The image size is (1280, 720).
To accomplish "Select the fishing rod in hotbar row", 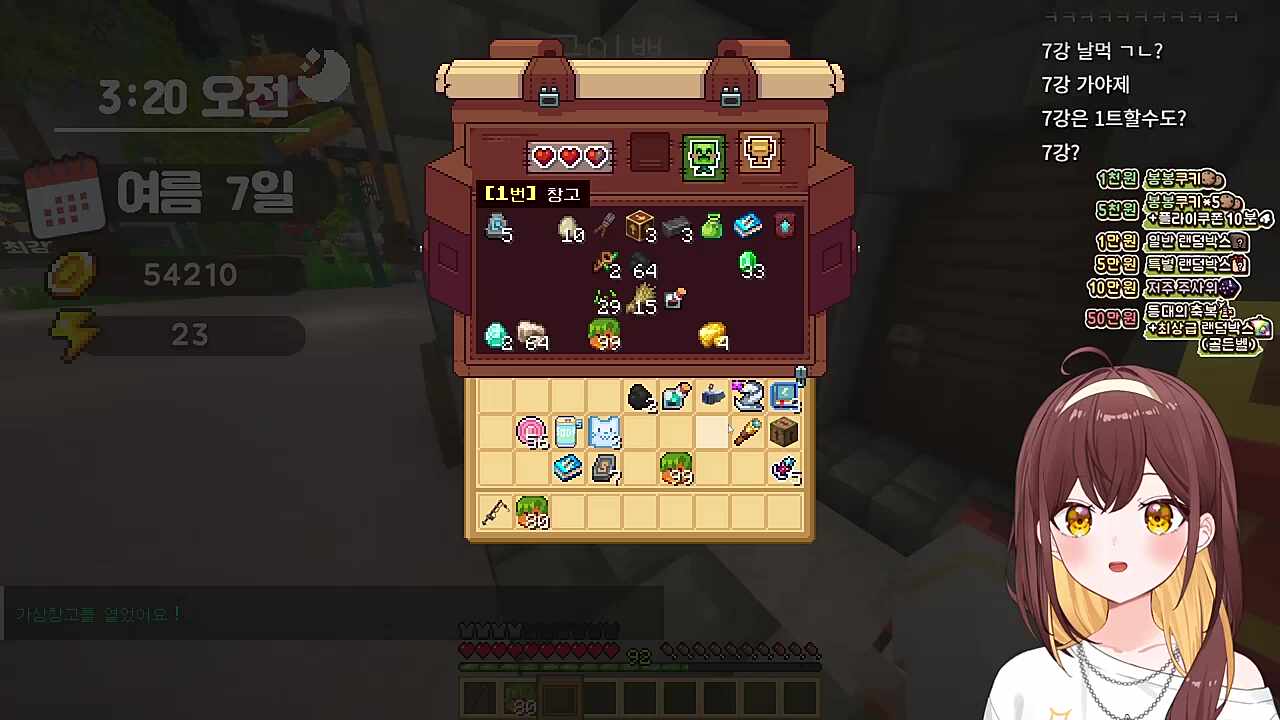I will tap(495, 513).
